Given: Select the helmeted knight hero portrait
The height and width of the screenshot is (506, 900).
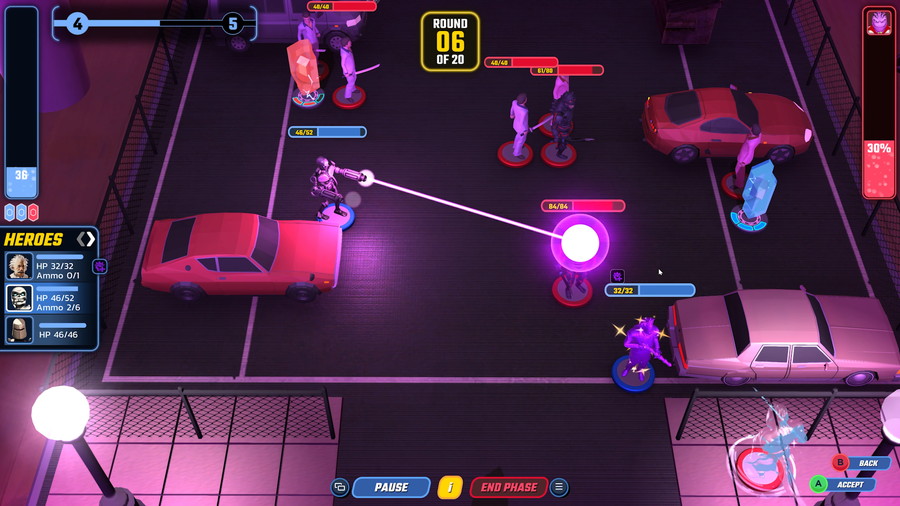Looking at the screenshot, I should click(x=19, y=329).
